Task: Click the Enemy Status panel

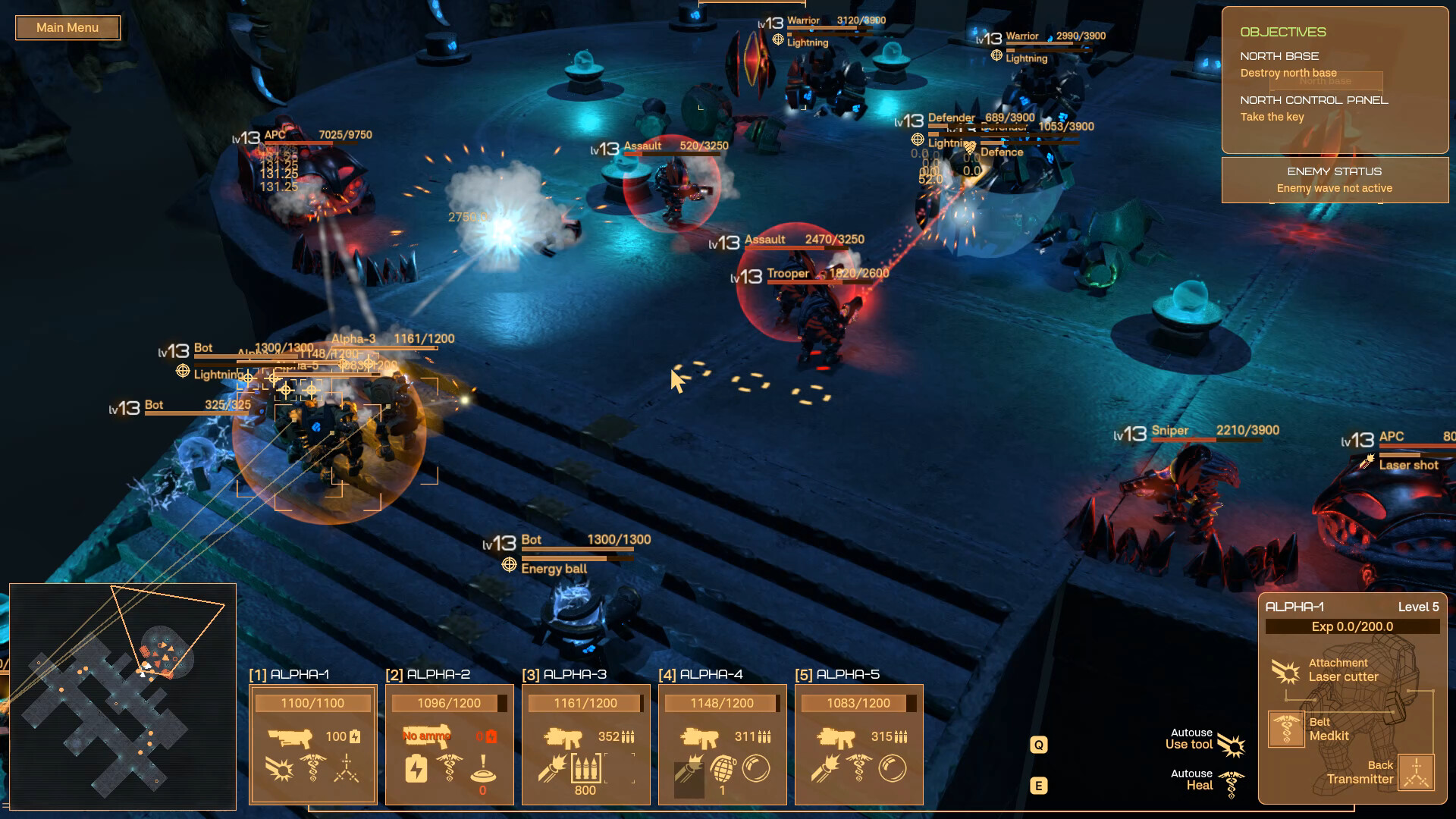Action: [1335, 180]
